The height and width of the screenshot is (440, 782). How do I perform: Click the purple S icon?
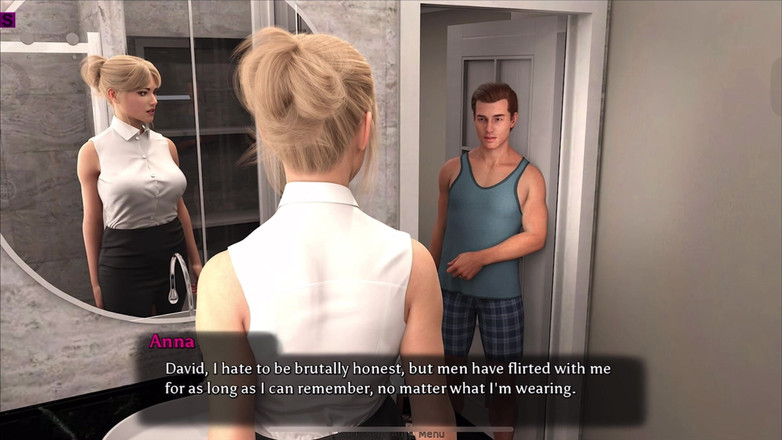click(x=7, y=20)
